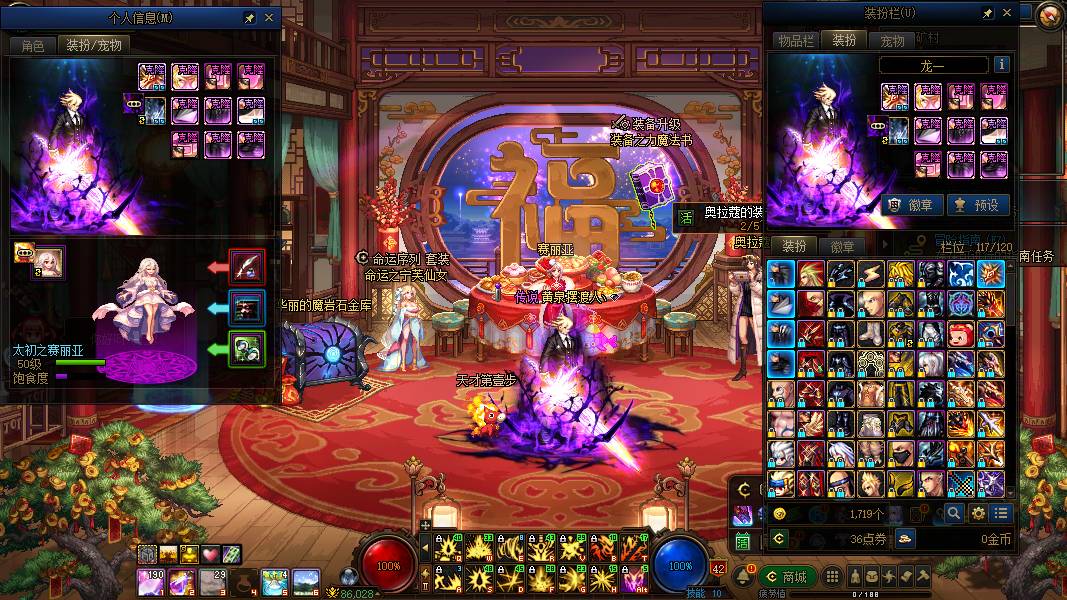Close the 个人信息 character info window
The height and width of the screenshot is (600, 1067).
click(268, 18)
